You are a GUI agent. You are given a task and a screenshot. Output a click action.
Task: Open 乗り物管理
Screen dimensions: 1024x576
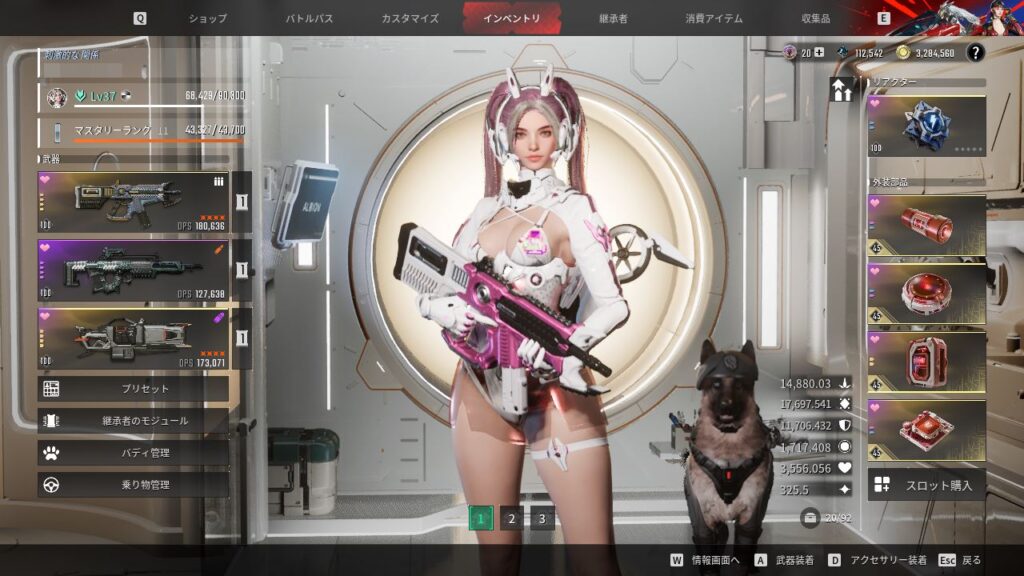pyautogui.click(x=133, y=485)
